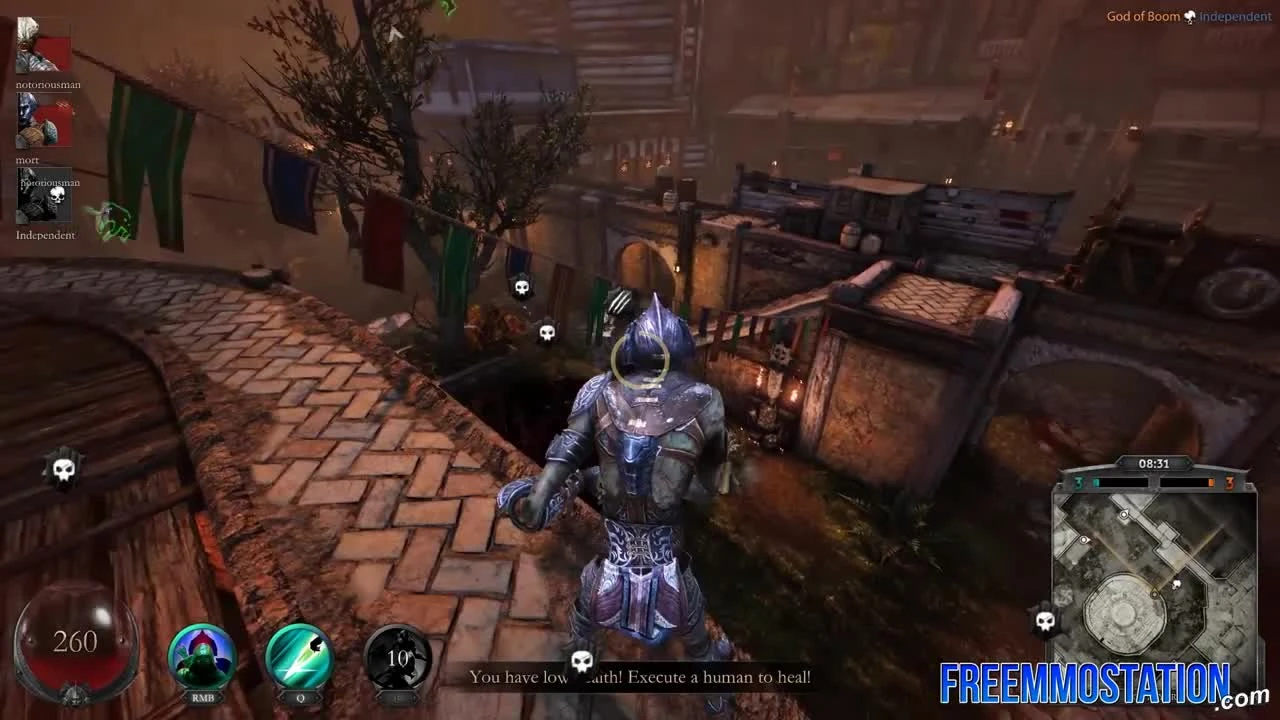
Task: Click the Independent team label in the kill feed
Action: [44, 235]
